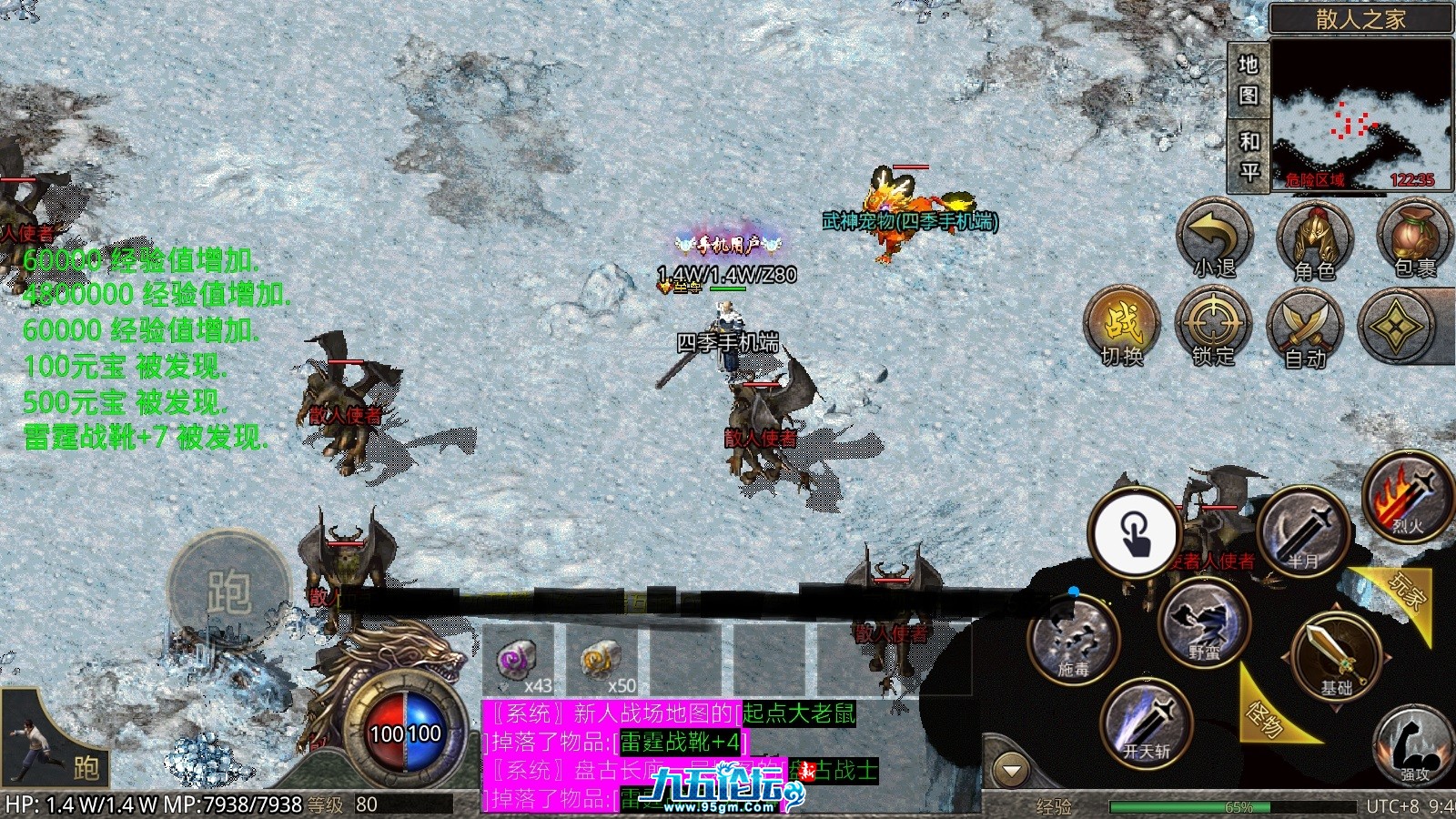The image size is (1456, 819).
Task: Activate the 野蛮 charge skill
Action: click(1205, 623)
